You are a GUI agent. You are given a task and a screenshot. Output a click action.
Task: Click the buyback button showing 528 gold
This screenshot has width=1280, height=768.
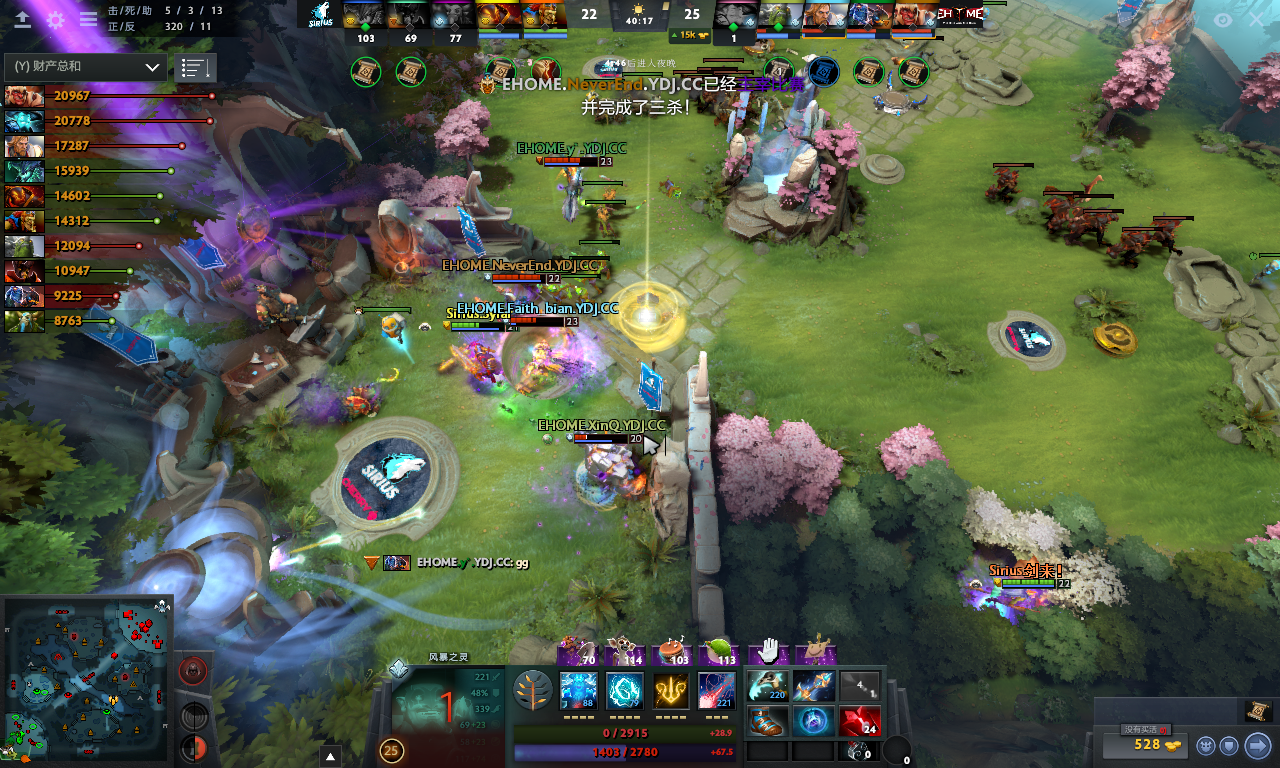click(x=1145, y=746)
